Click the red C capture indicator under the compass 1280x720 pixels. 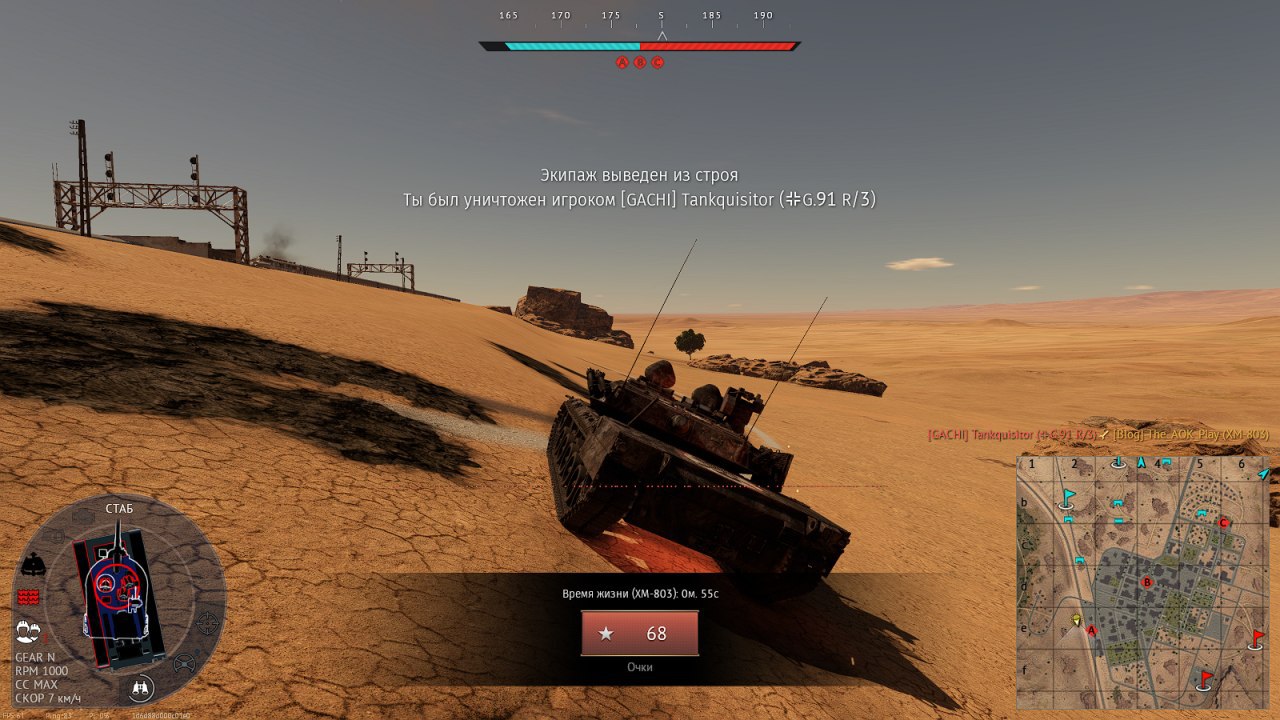(658, 62)
